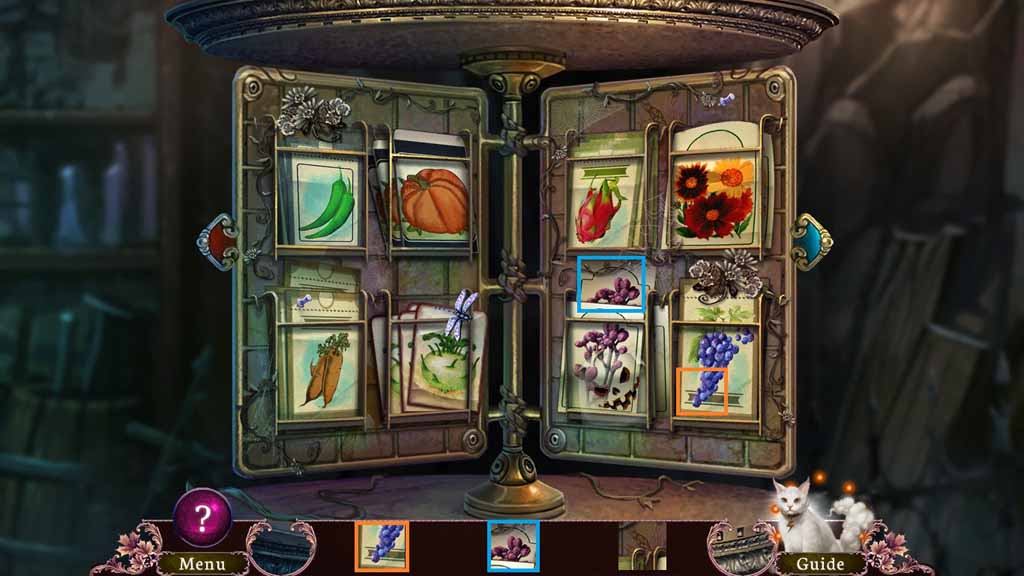Select the carrots seed packet
The image size is (1024, 576).
pos(321,370)
